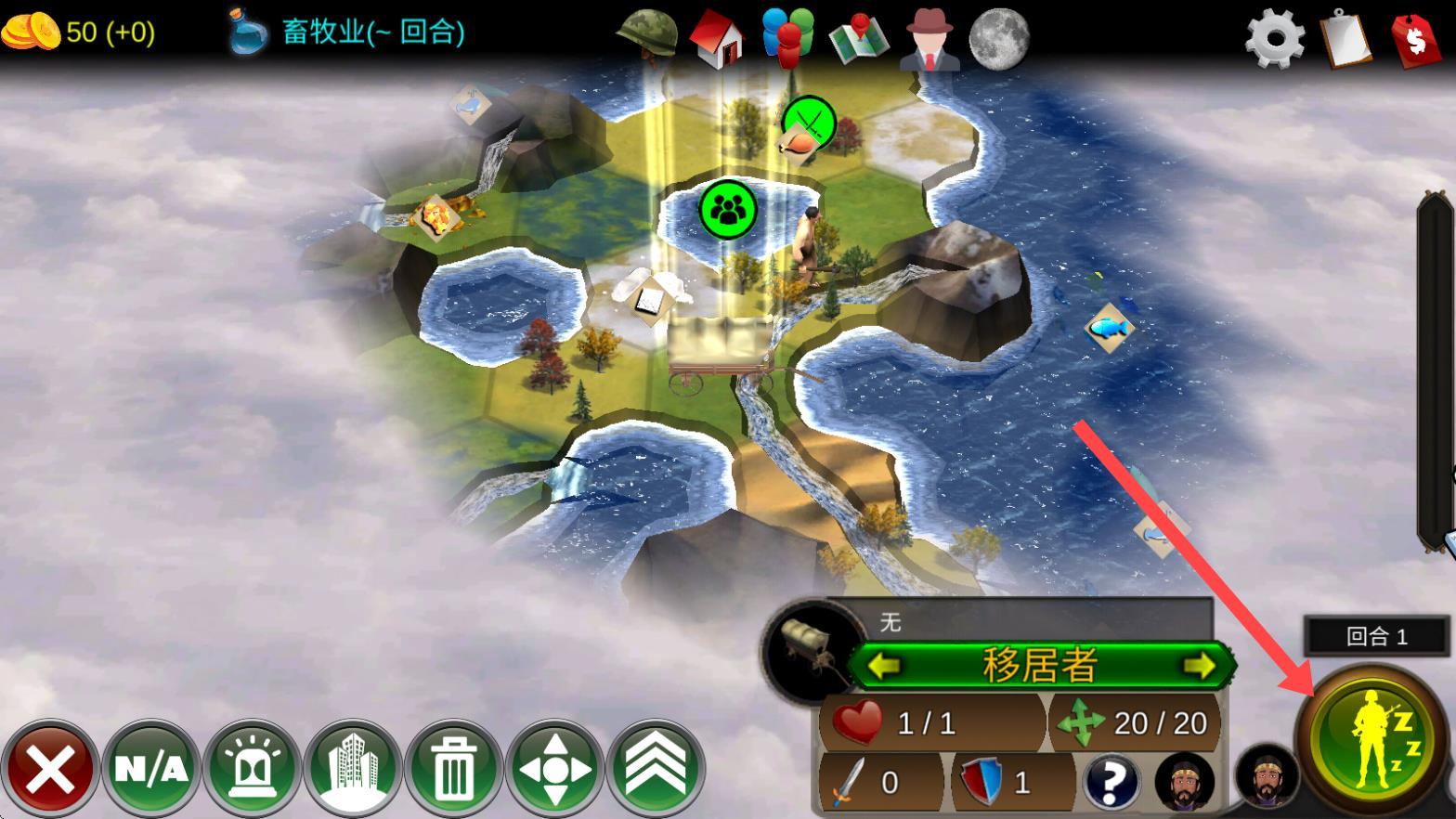This screenshot has height=819, width=1456.
Task: Cancel with the red X button
Action: [x=50, y=770]
